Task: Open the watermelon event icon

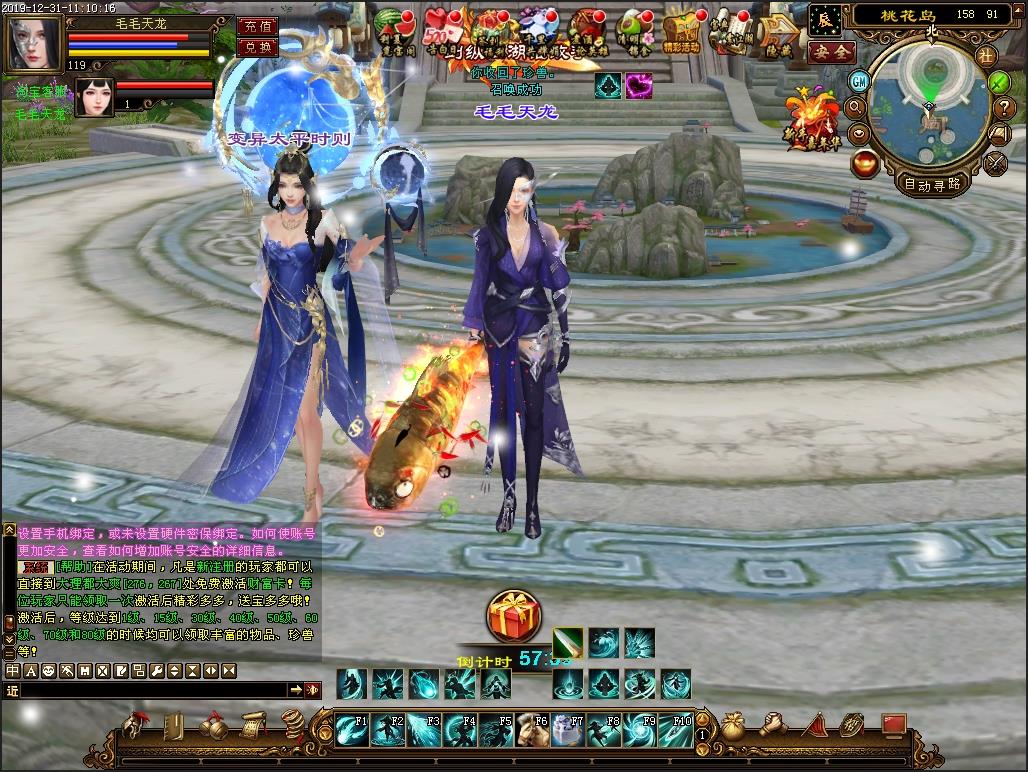Action: tap(389, 28)
